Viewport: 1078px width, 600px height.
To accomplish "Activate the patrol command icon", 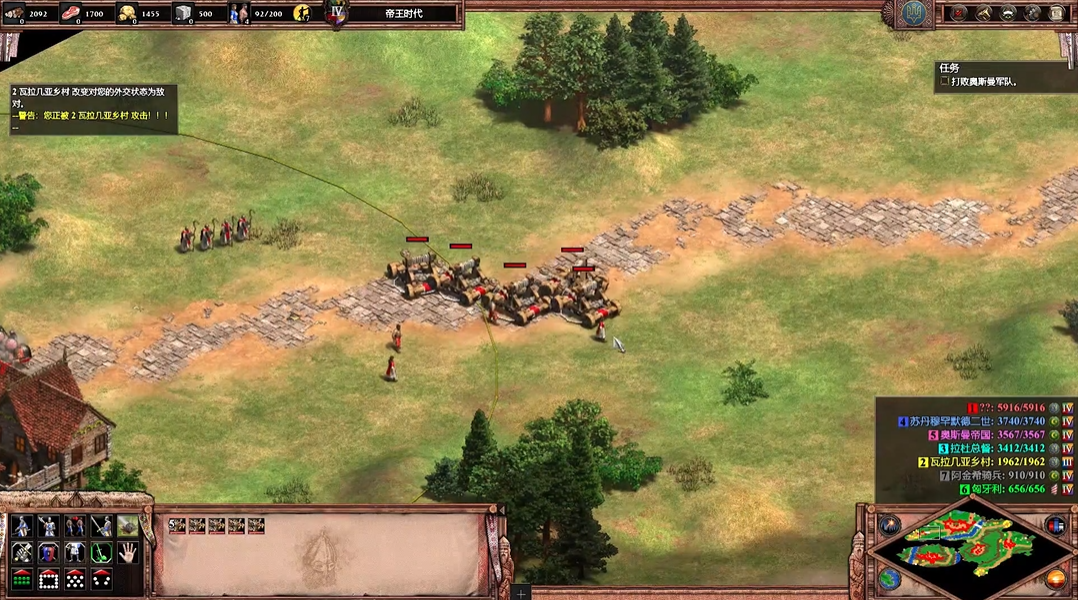I will pyautogui.click(x=21, y=552).
